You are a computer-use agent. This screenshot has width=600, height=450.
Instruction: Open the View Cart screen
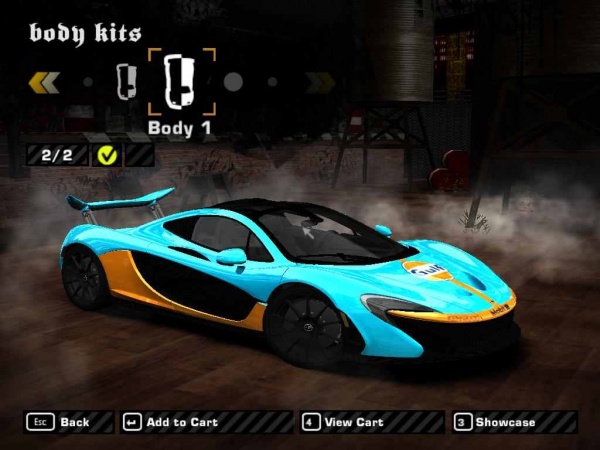tap(345, 422)
